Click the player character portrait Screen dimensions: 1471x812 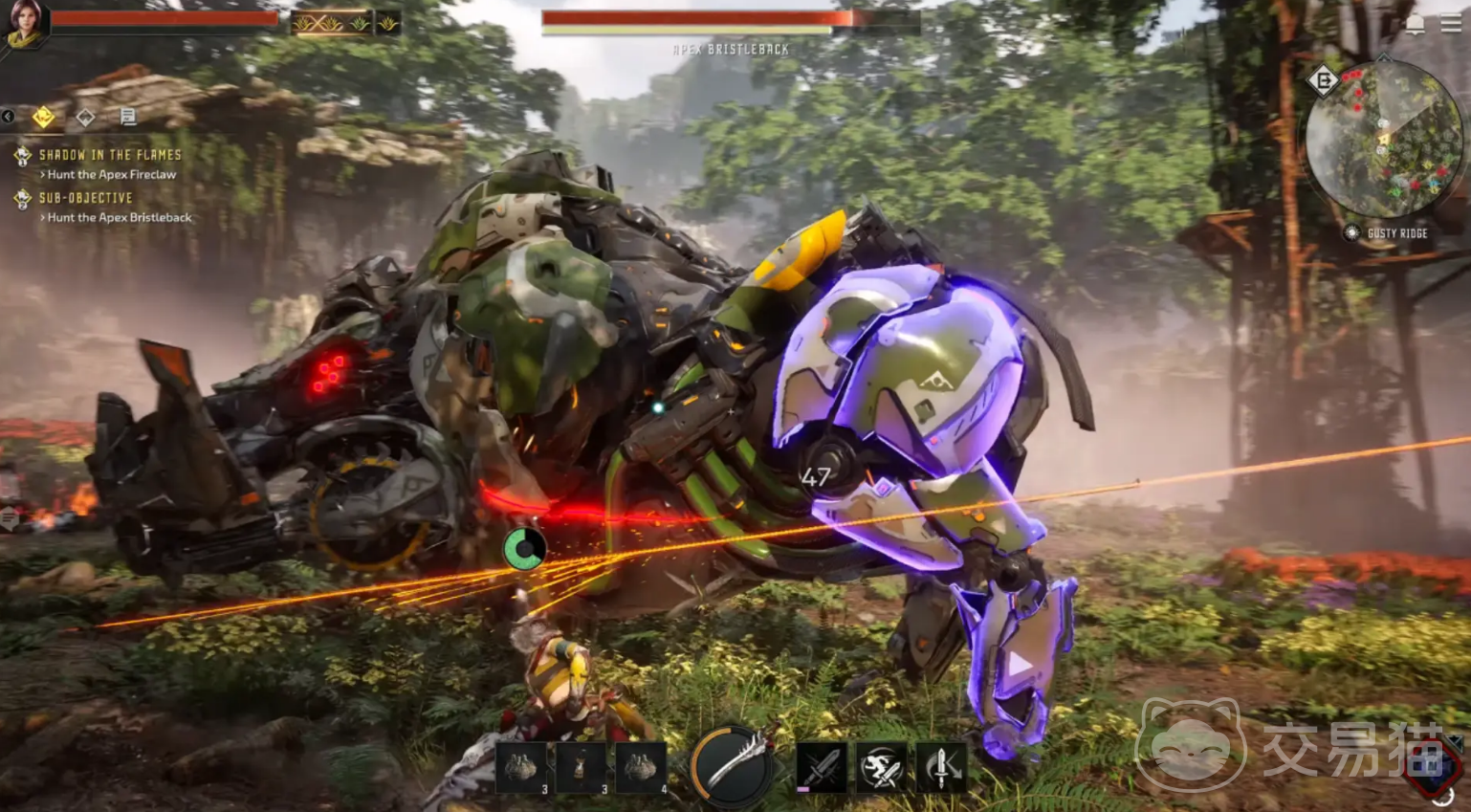click(x=24, y=23)
